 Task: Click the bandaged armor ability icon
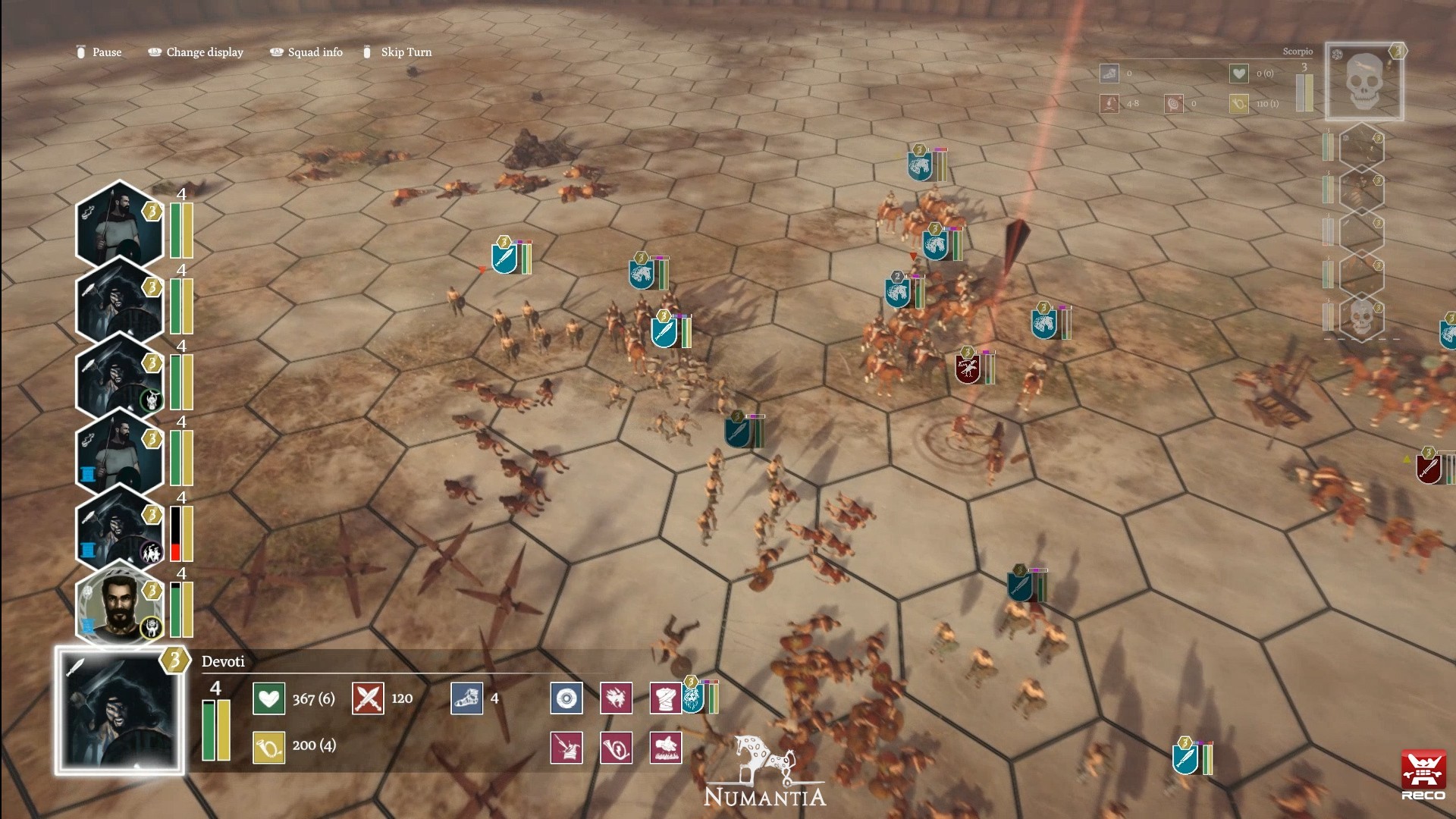coord(666,698)
